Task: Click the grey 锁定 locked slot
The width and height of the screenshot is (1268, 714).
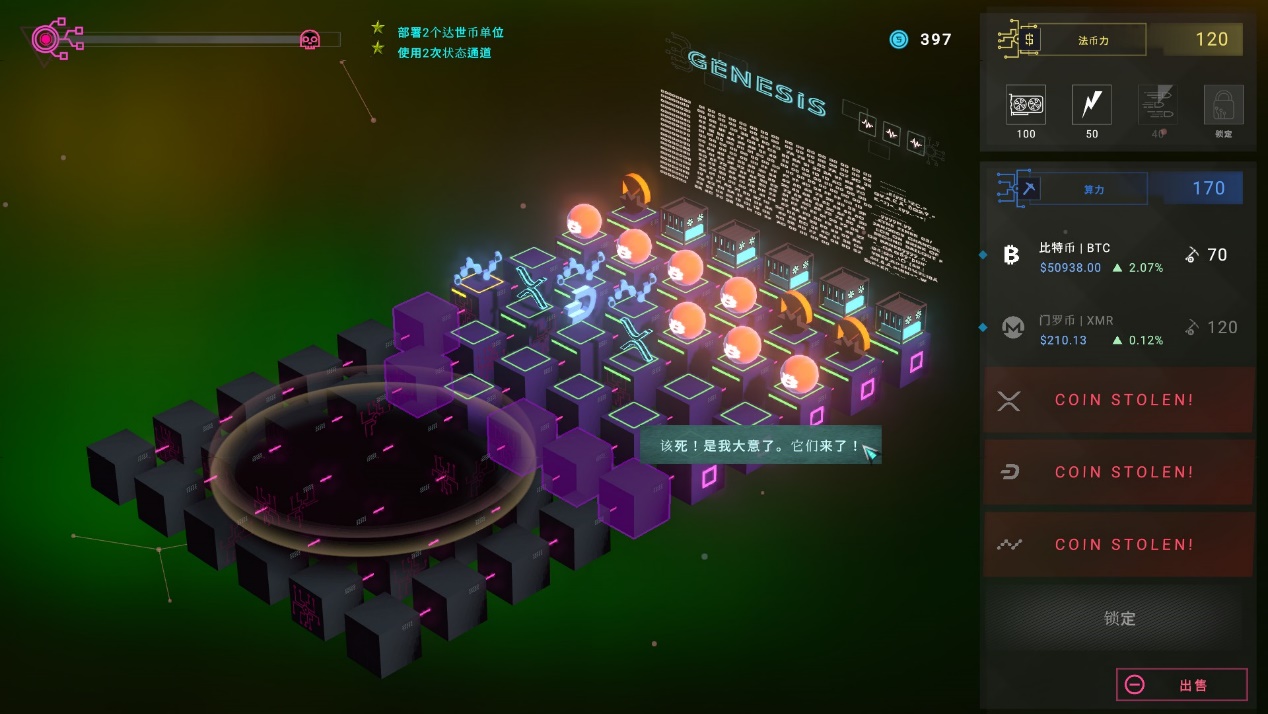Action: pyautogui.click(x=1118, y=618)
